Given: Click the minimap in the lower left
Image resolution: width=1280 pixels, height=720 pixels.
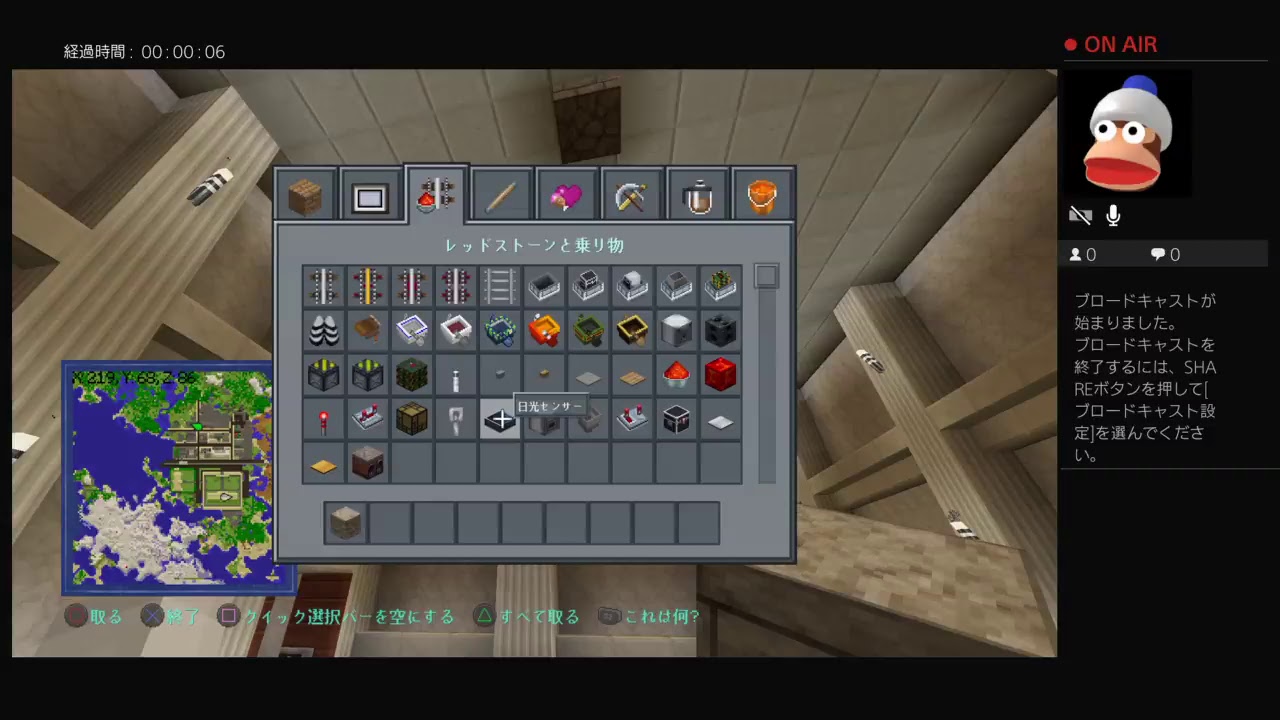Looking at the screenshot, I should click(180, 475).
